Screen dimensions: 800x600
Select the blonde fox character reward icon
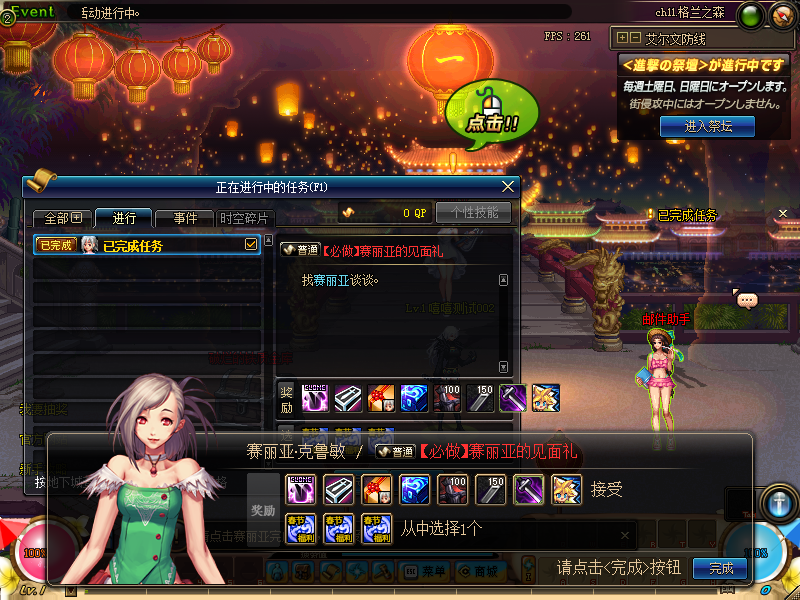click(x=565, y=490)
